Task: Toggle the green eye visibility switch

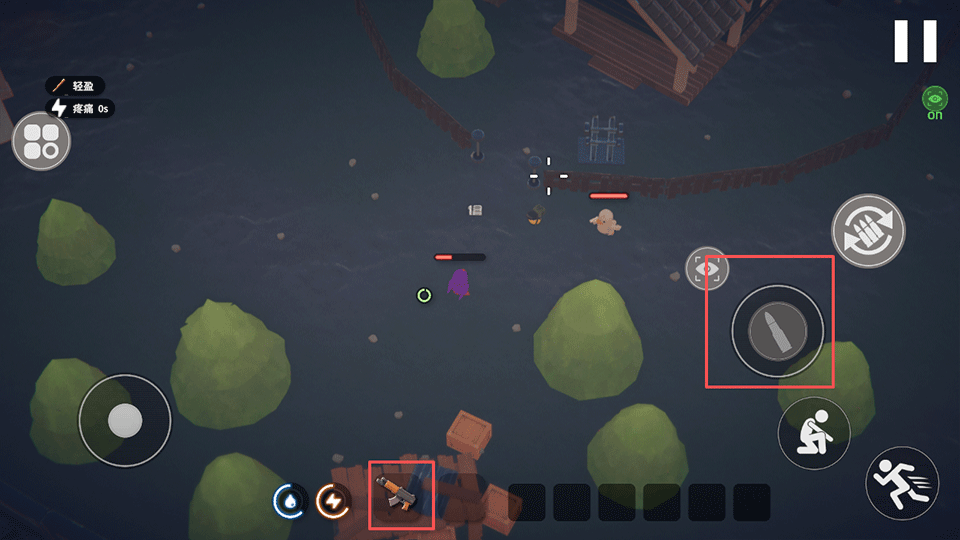Action: click(x=934, y=100)
